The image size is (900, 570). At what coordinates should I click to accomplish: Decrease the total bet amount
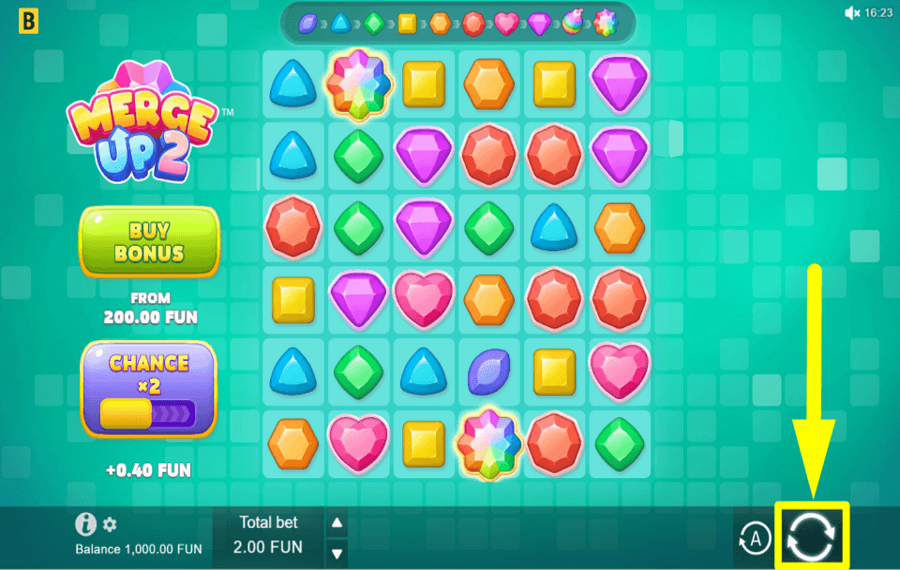(338, 552)
